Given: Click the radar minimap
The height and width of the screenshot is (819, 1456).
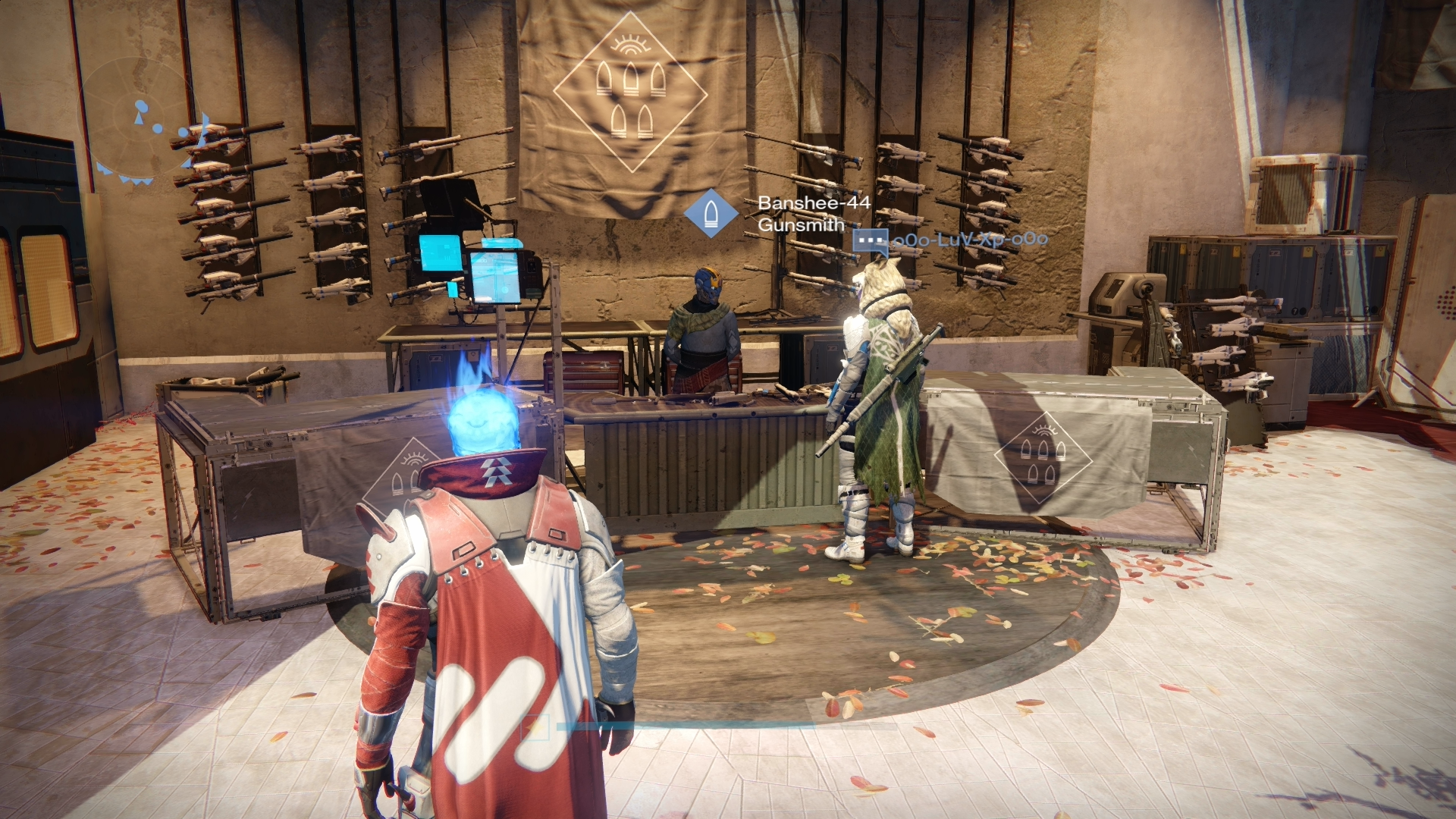Looking at the screenshot, I should [x=139, y=125].
